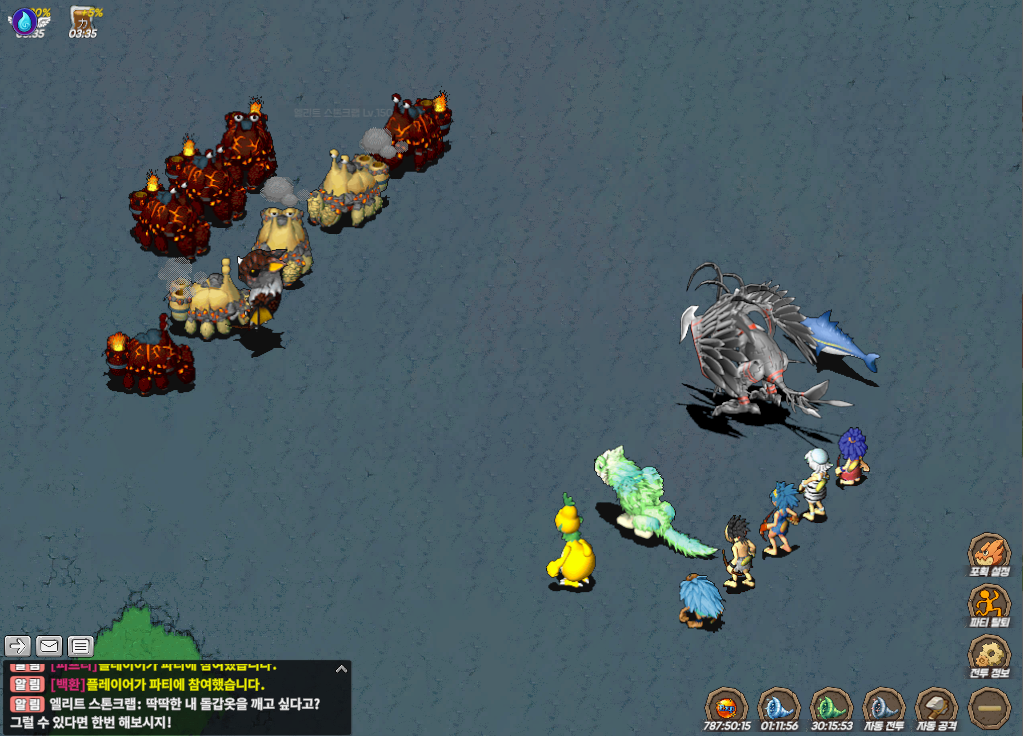The image size is (1023, 736).
Task: Show the 전투 정보 battle info
Action: click(986, 655)
